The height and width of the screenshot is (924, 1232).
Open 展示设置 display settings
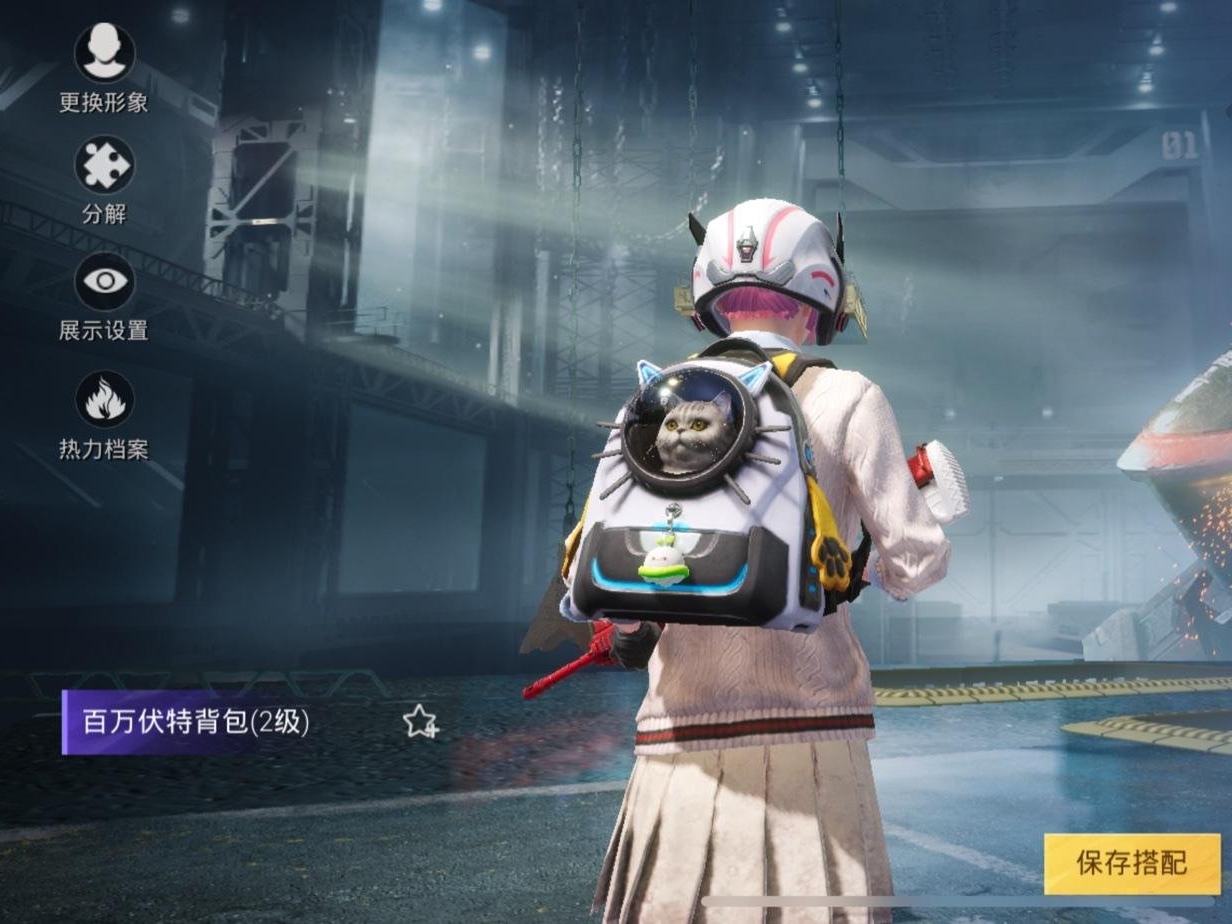[104, 282]
